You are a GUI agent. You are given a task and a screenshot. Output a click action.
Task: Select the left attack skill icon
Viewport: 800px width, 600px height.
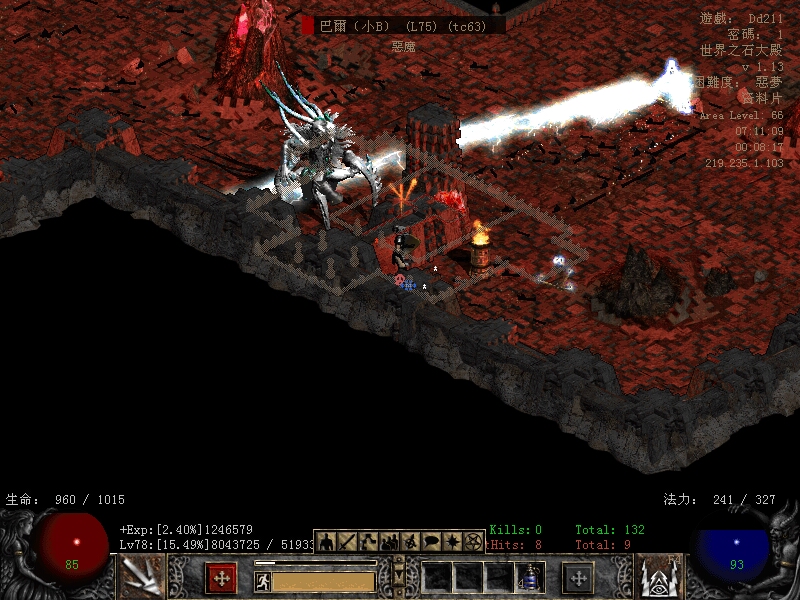click(141, 578)
